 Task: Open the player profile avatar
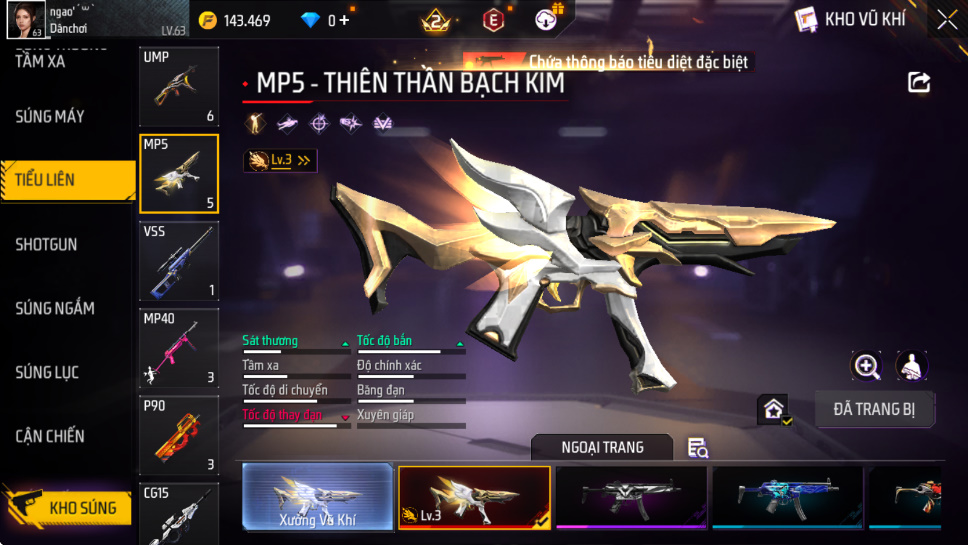pyautogui.click(x=25, y=19)
